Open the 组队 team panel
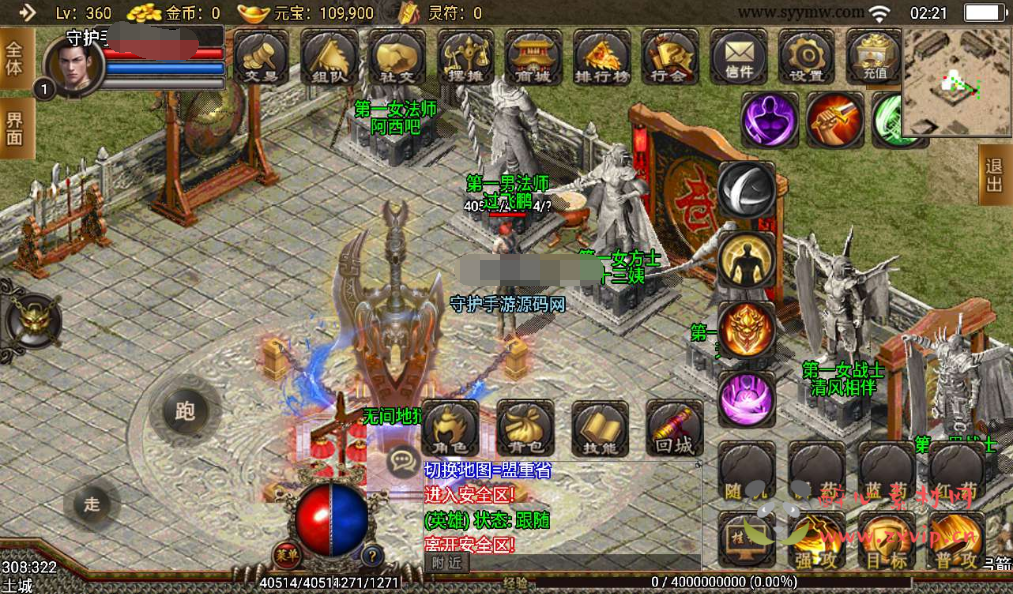Image resolution: width=1013 pixels, height=594 pixels. (x=329, y=56)
